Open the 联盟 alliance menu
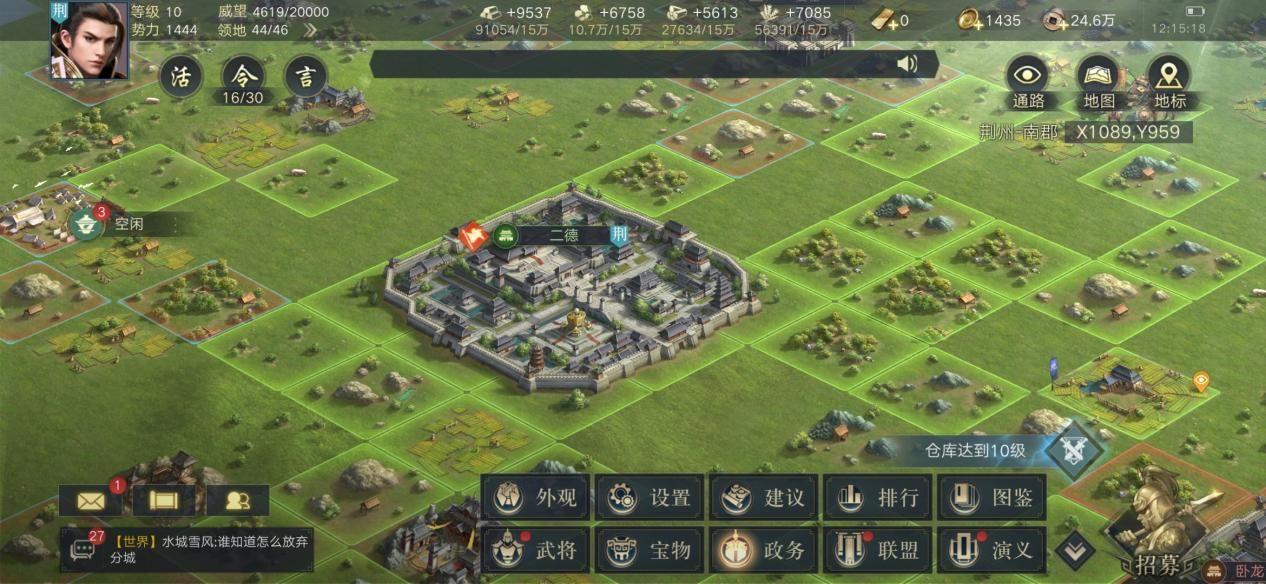Viewport: 1266px width, 584px height. point(879,549)
